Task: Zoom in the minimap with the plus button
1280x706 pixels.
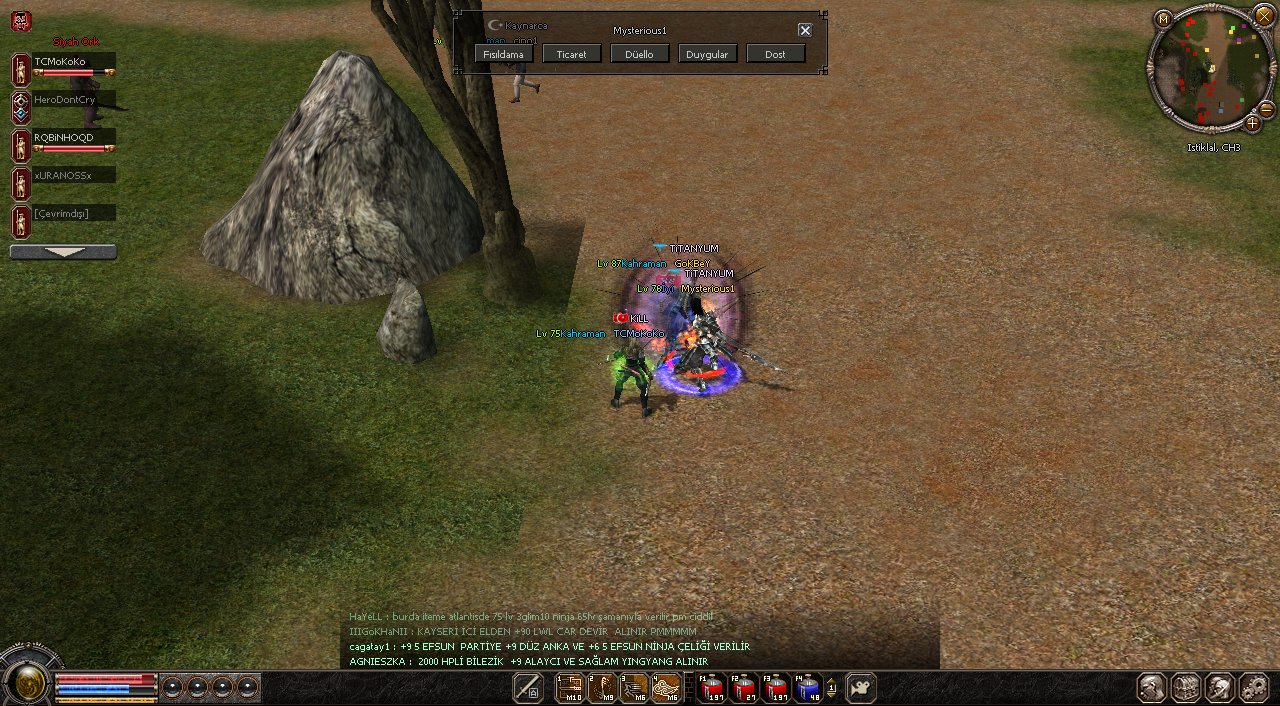Action: coord(1252,123)
